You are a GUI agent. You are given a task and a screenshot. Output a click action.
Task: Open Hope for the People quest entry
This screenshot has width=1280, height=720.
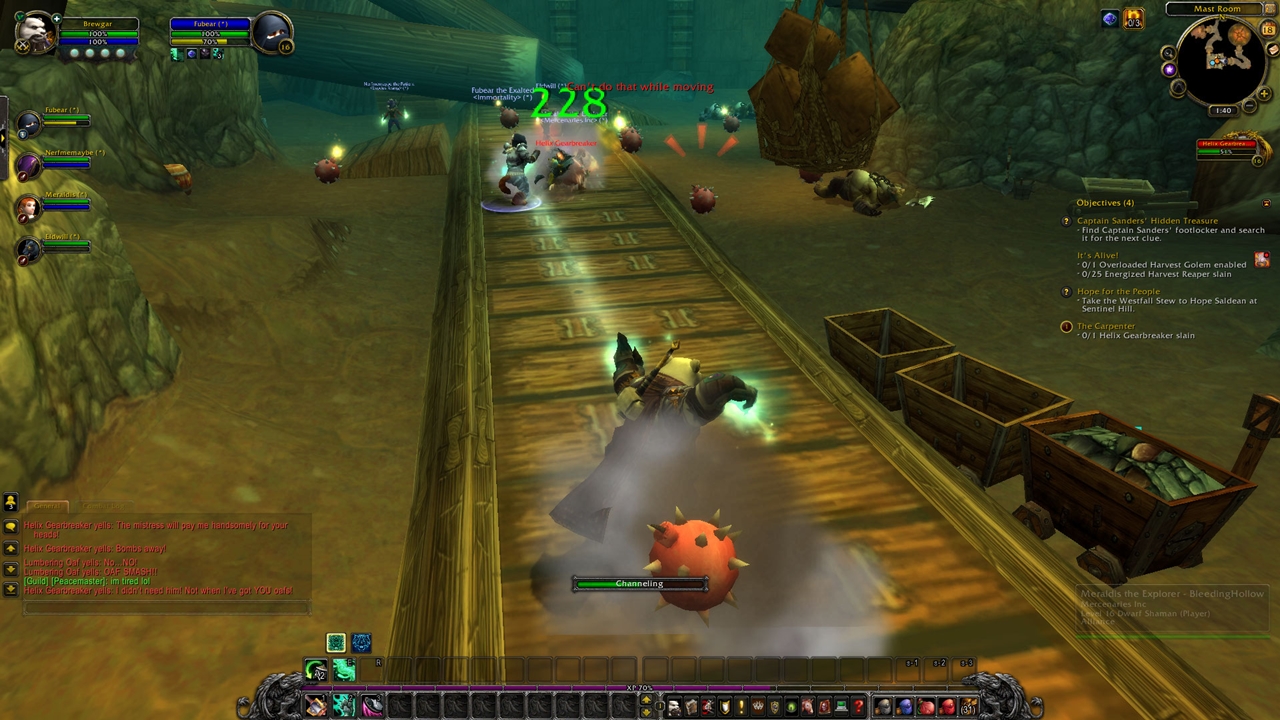tap(1118, 292)
